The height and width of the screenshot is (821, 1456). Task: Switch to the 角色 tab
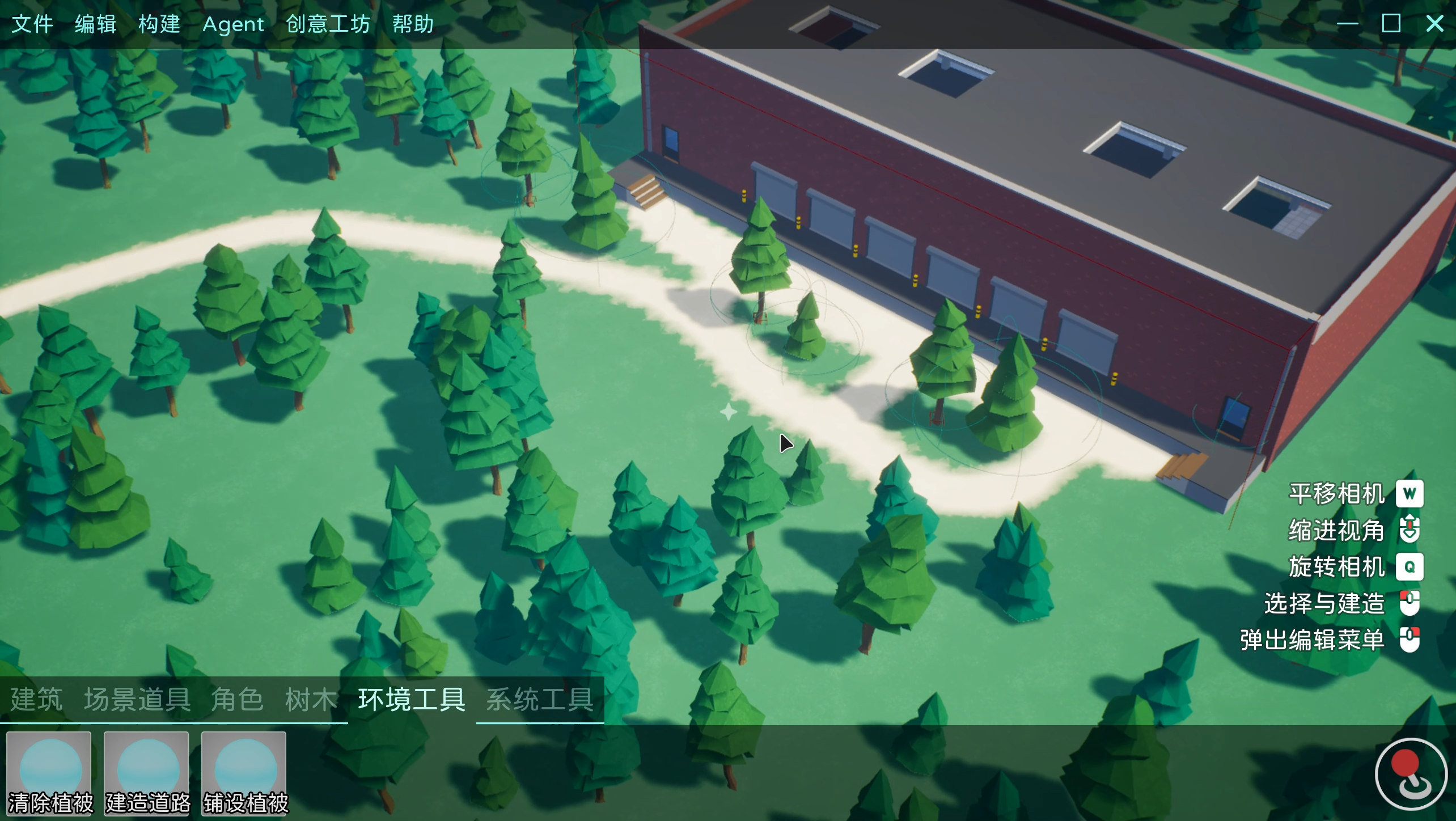pos(237,699)
